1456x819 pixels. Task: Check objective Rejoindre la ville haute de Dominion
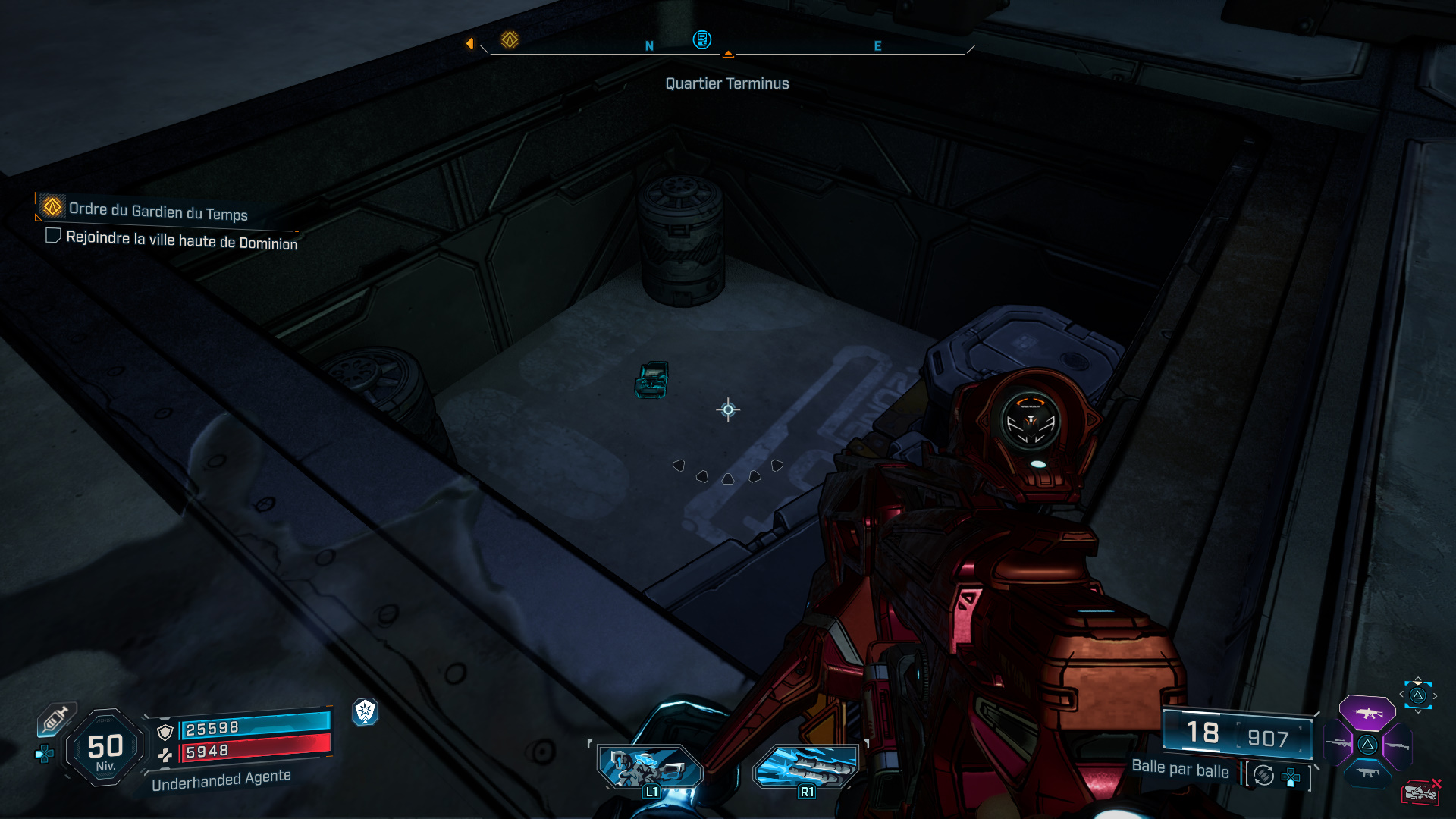pos(53,237)
